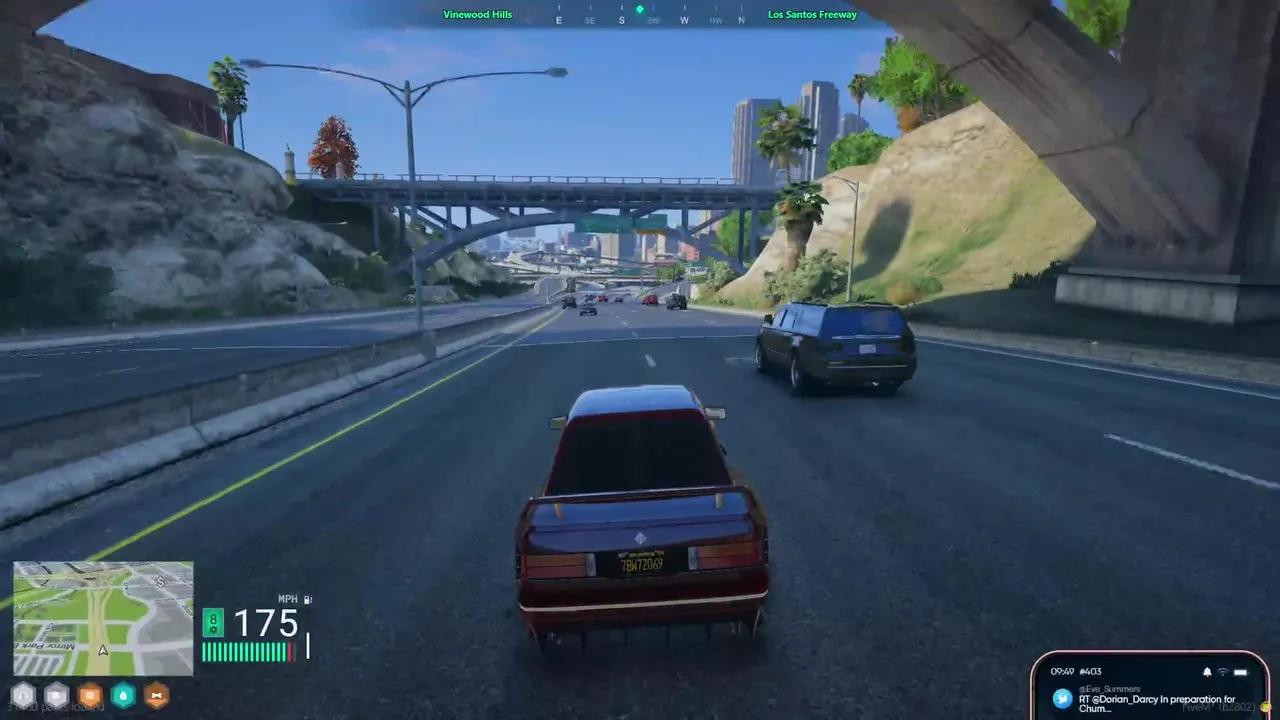The height and width of the screenshot is (720, 1280).
Task: Click the dollar sign marker on minimap
Action: 160,581
